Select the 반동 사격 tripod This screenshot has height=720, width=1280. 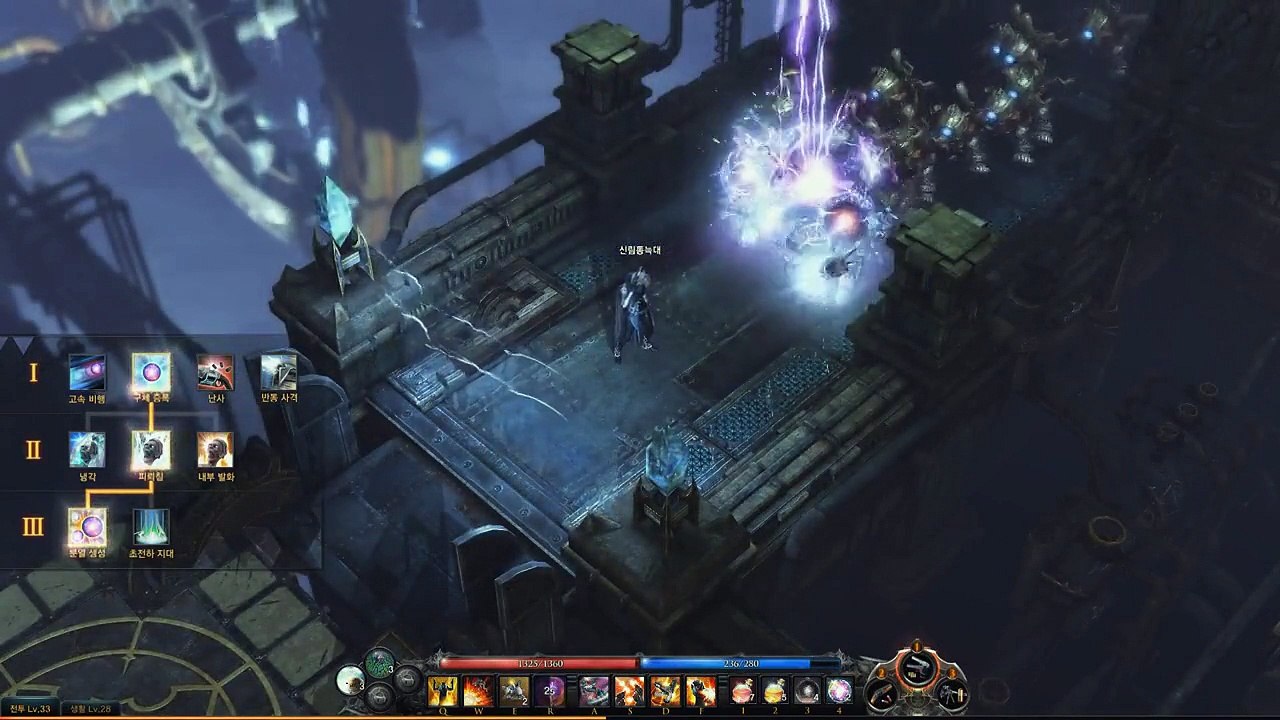[279, 372]
